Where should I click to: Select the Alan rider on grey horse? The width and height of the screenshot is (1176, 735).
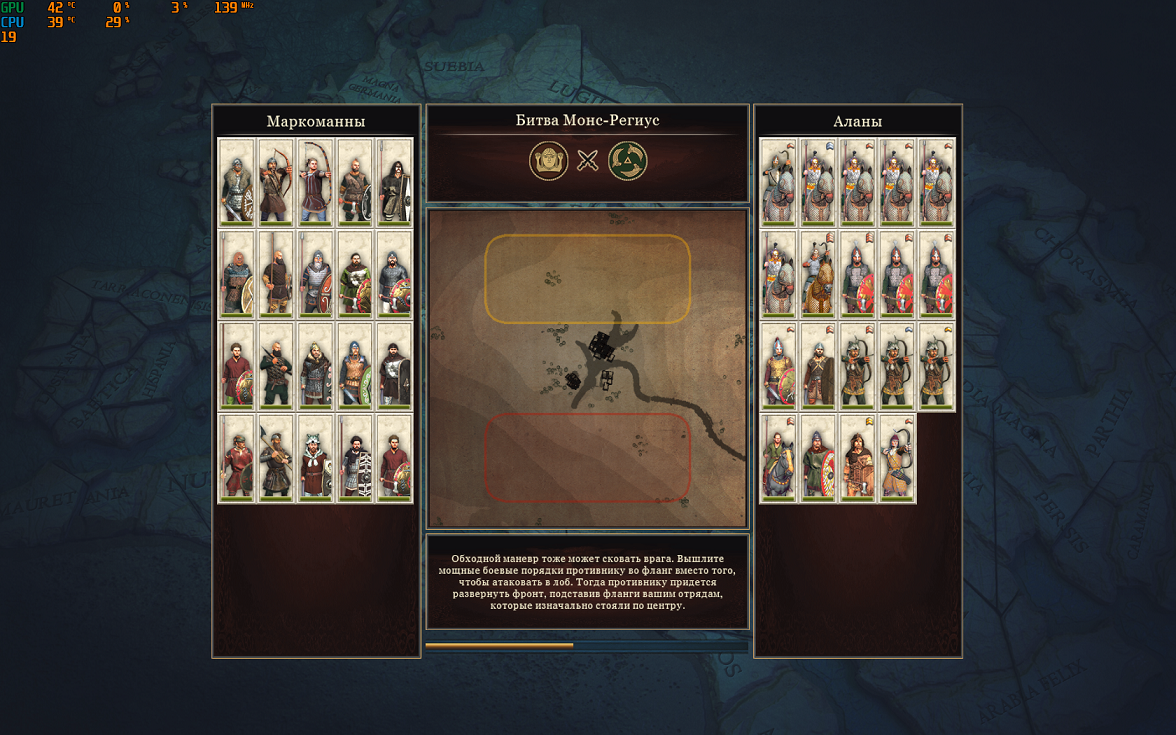coord(779,458)
